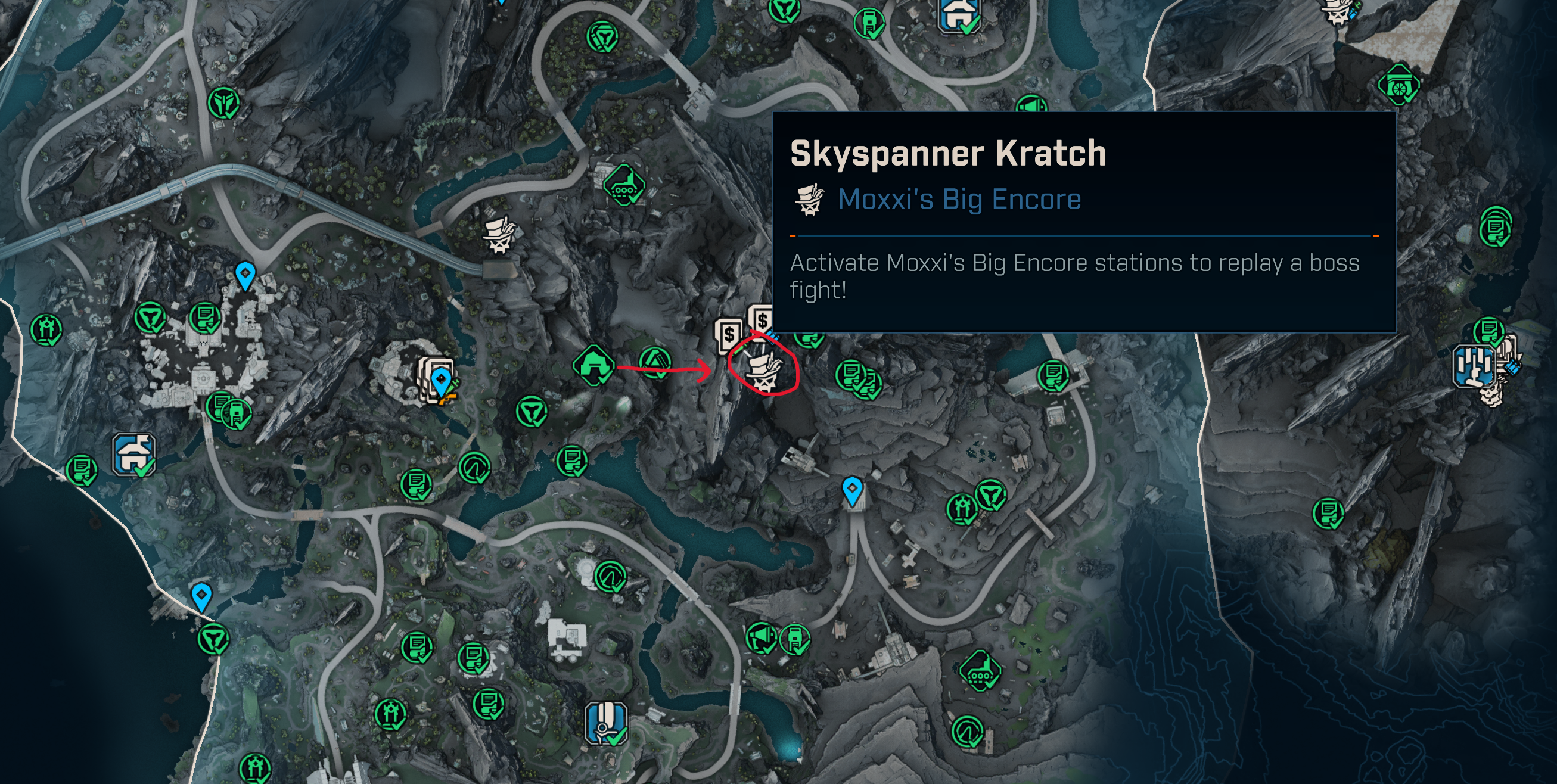
Task: Click the green diamond shelter marker
Action: [x=593, y=365]
